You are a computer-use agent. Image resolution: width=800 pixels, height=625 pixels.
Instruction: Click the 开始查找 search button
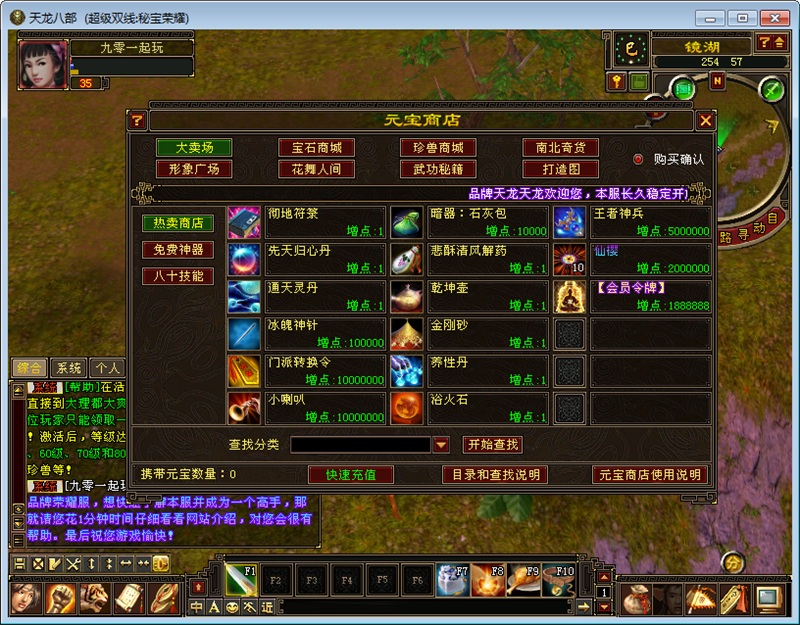(x=493, y=444)
